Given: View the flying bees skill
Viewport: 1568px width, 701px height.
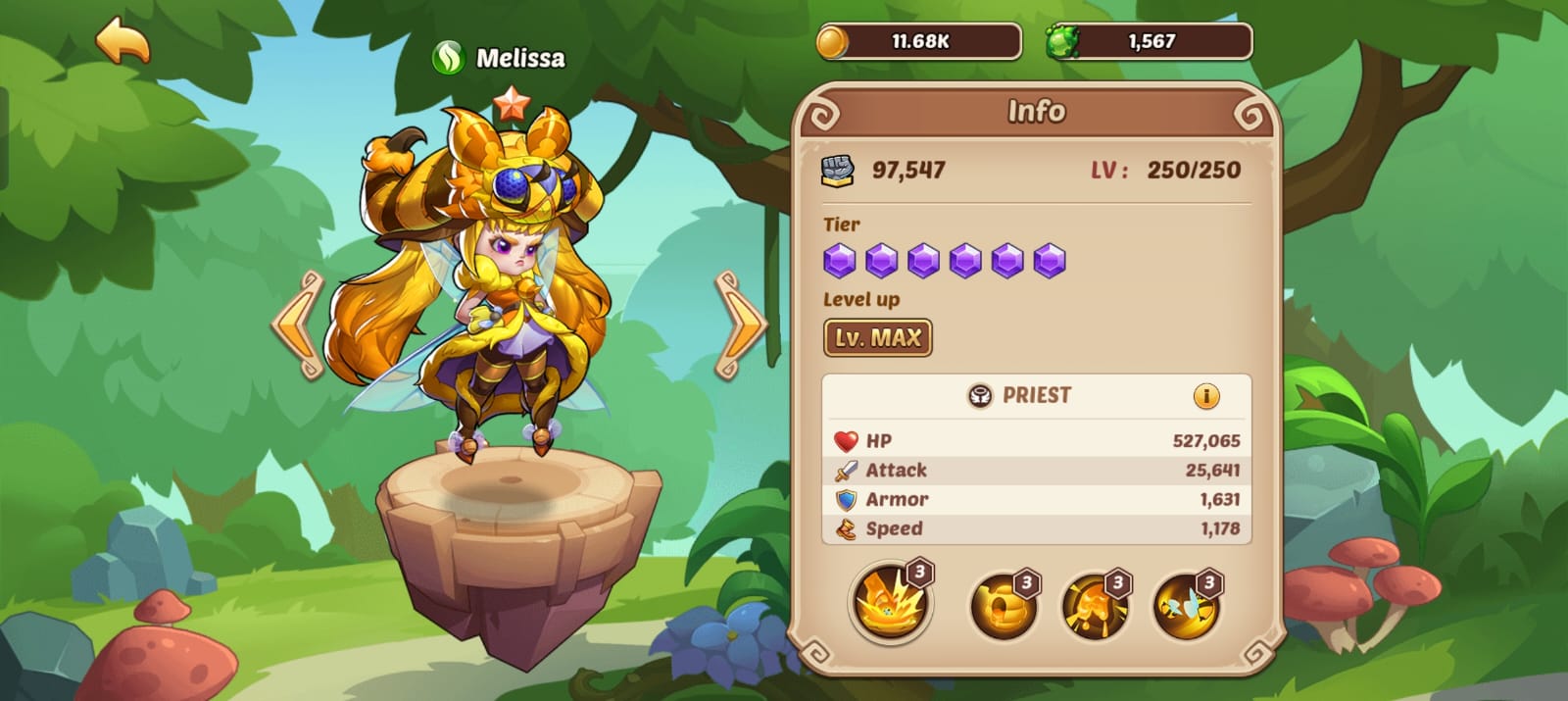Looking at the screenshot, I should (1186, 606).
